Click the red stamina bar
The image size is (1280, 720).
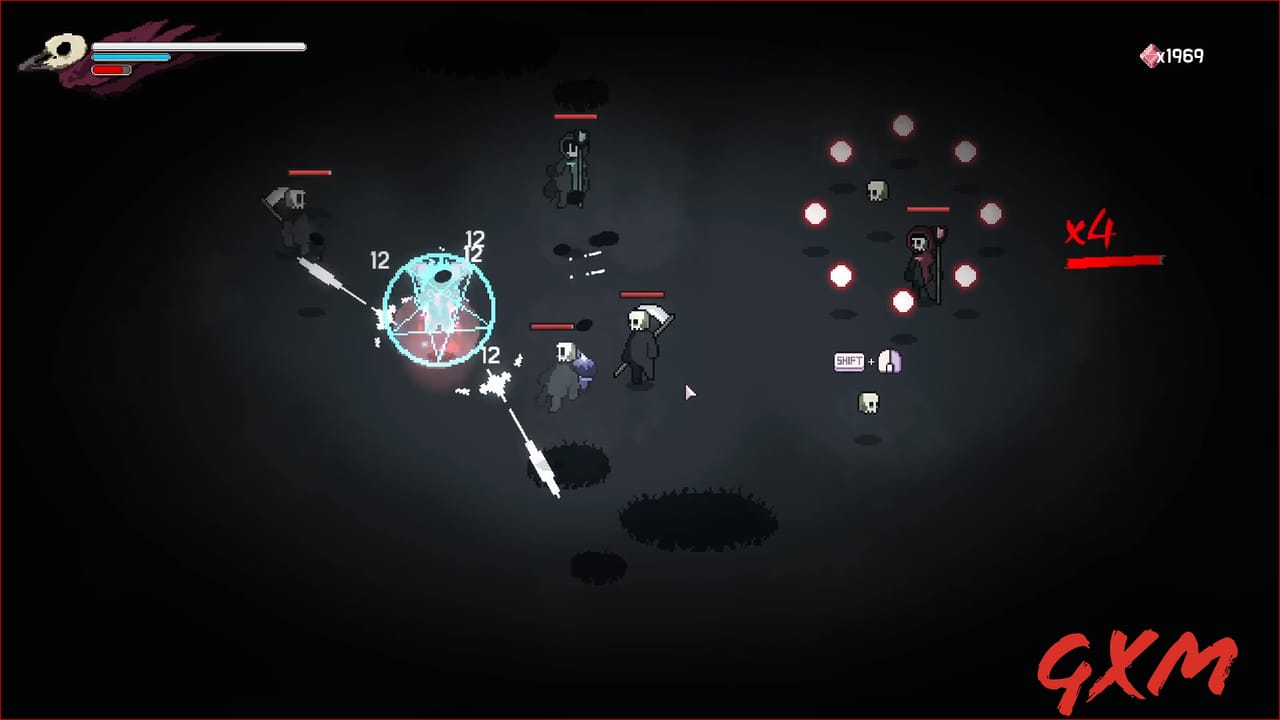coord(110,70)
